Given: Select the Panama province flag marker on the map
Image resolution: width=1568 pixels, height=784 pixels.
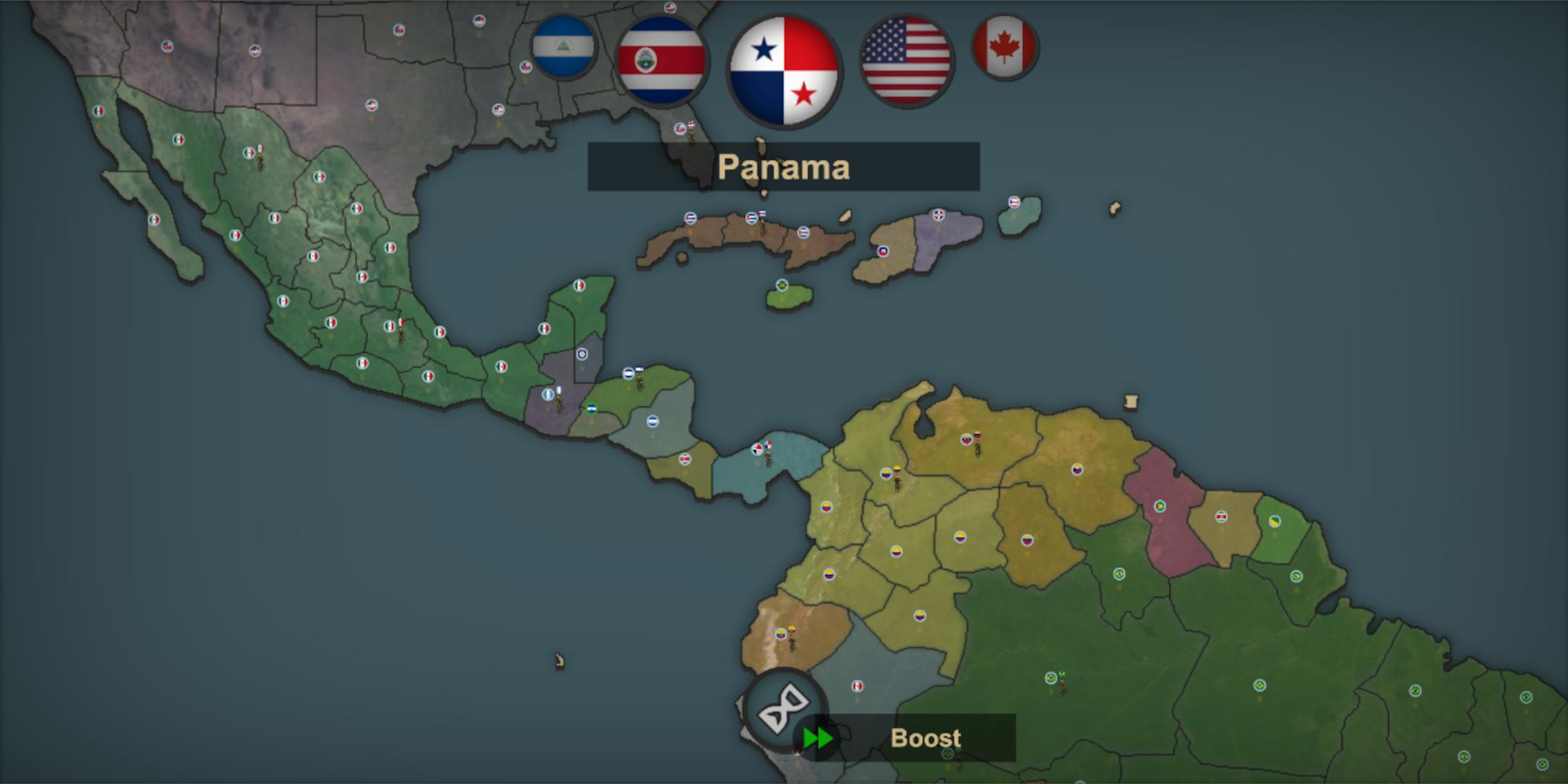Looking at the screenshot, I should coord(758,450).
